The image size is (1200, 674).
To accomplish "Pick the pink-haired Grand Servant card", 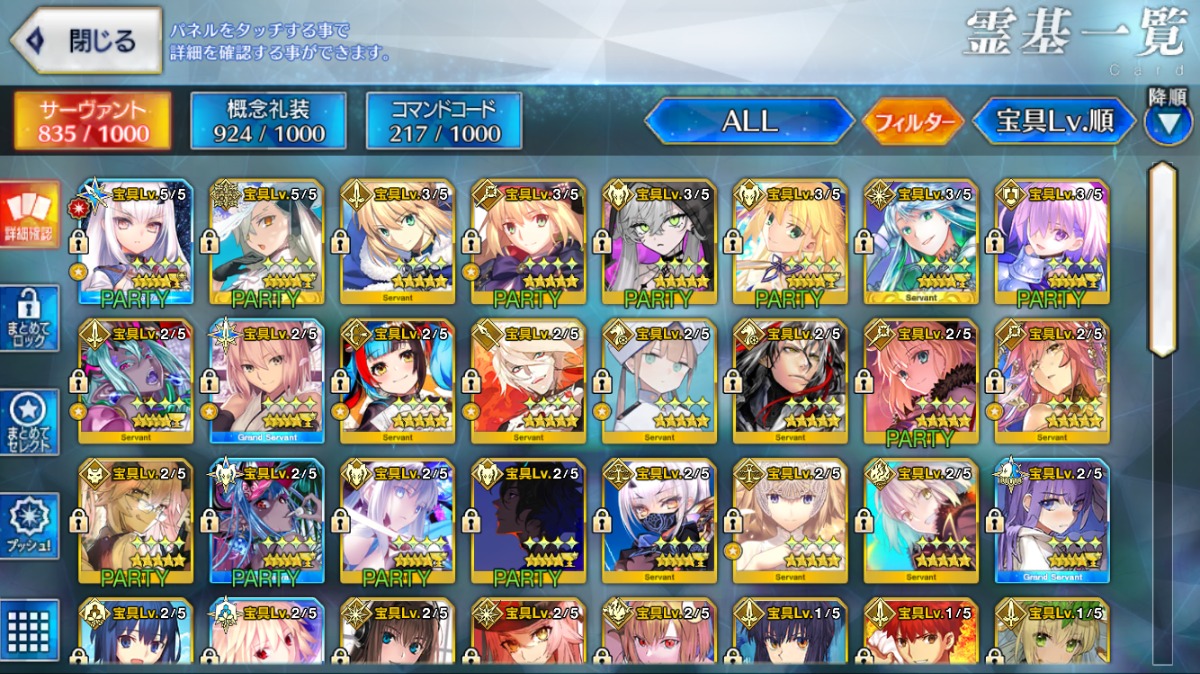I will 267,382.
